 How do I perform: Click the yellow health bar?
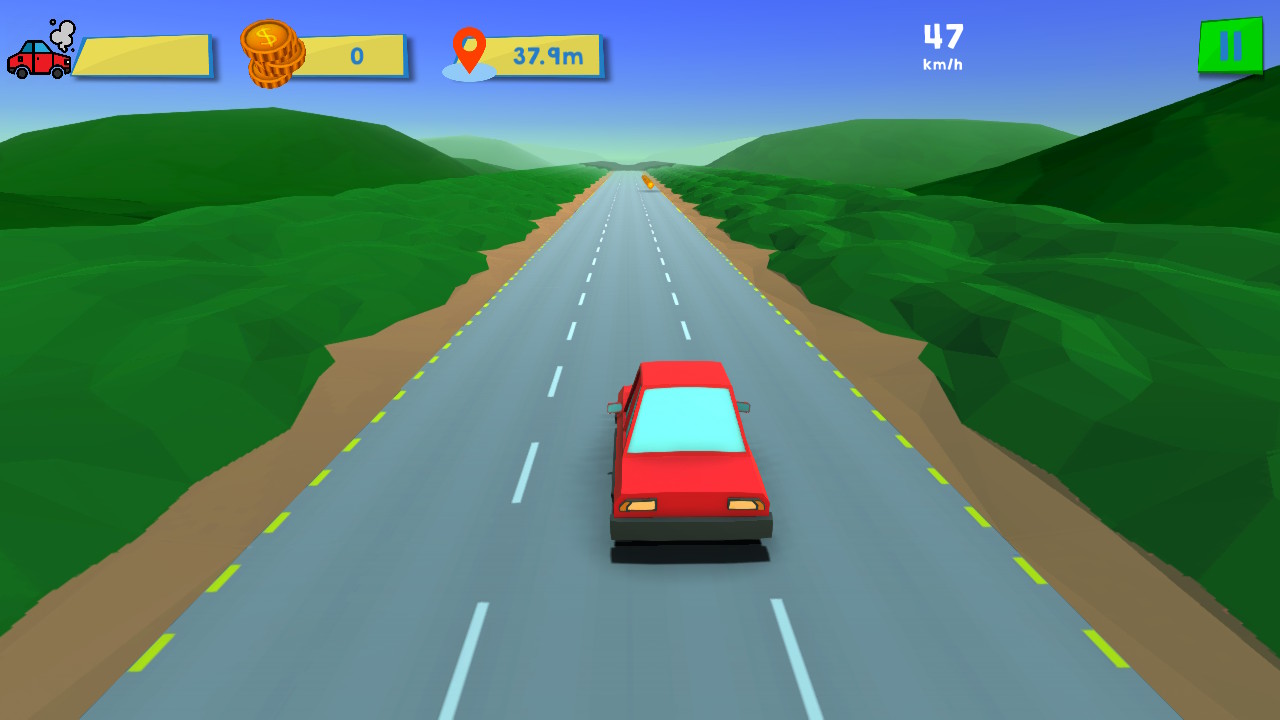pyautogui.click(x=145, y=56)
